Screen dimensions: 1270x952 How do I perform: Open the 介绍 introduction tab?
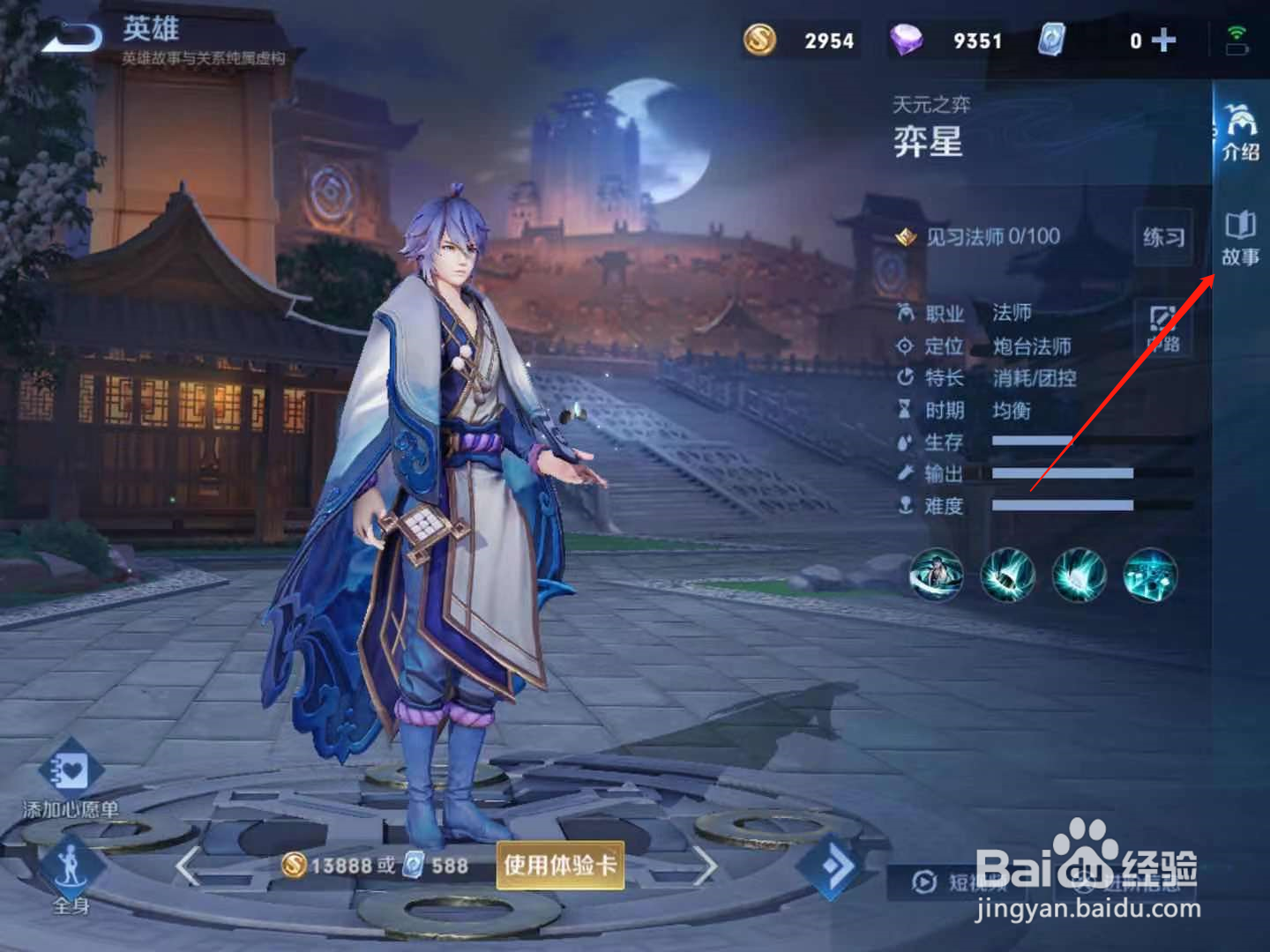tap(1242, 132)
